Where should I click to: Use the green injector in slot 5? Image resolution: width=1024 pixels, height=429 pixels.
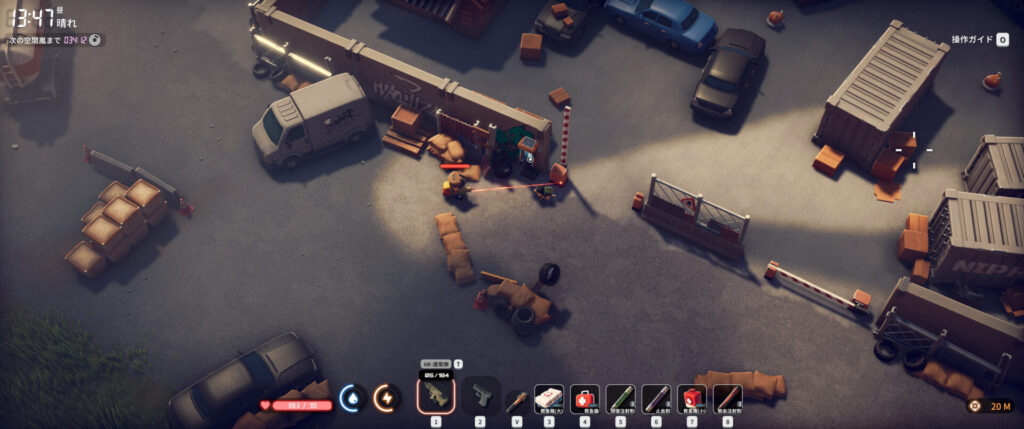pos(620,399)
